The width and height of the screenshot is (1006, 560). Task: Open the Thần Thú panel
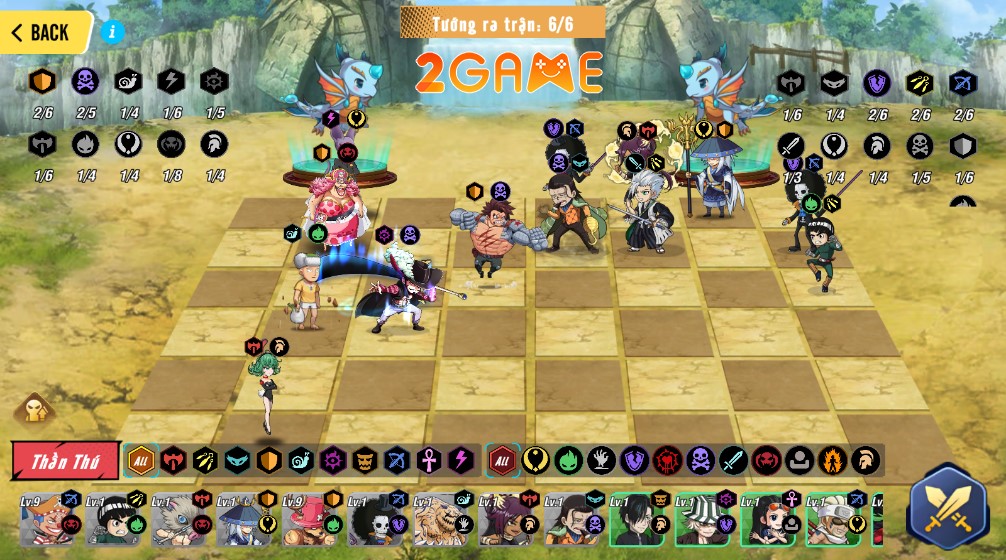click(66, 461)
